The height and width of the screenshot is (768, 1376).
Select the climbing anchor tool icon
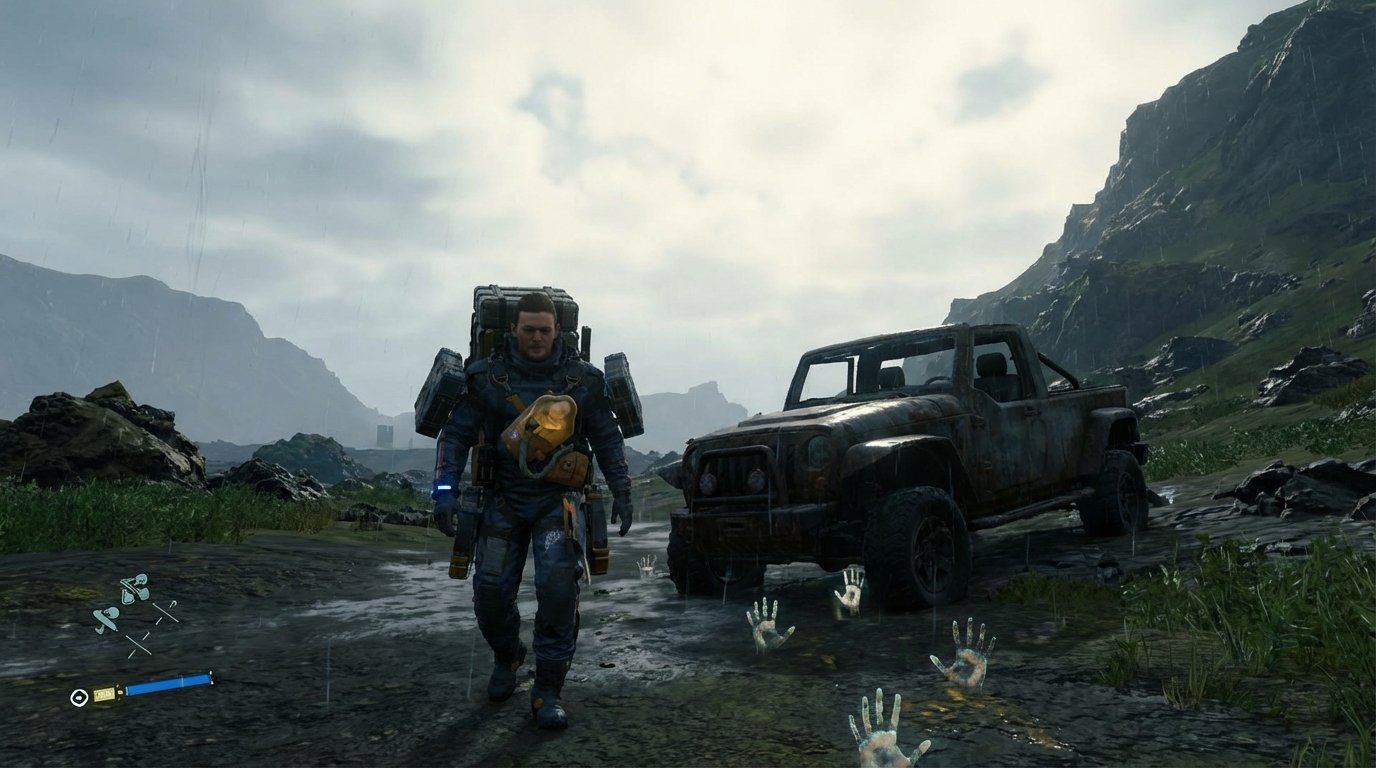172,604
